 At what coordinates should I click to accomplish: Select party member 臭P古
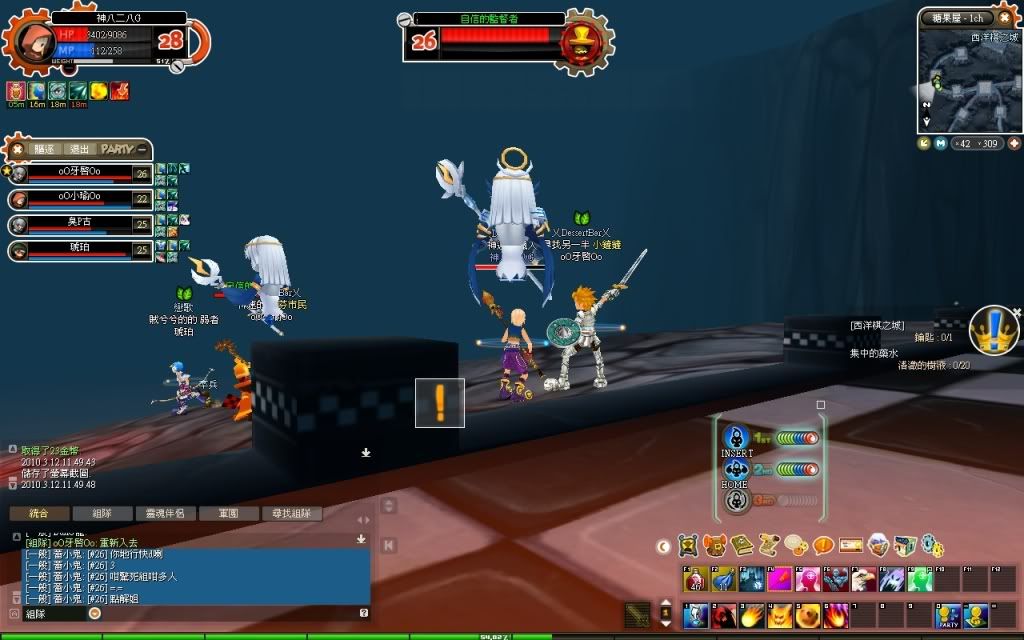pos(78,222)
